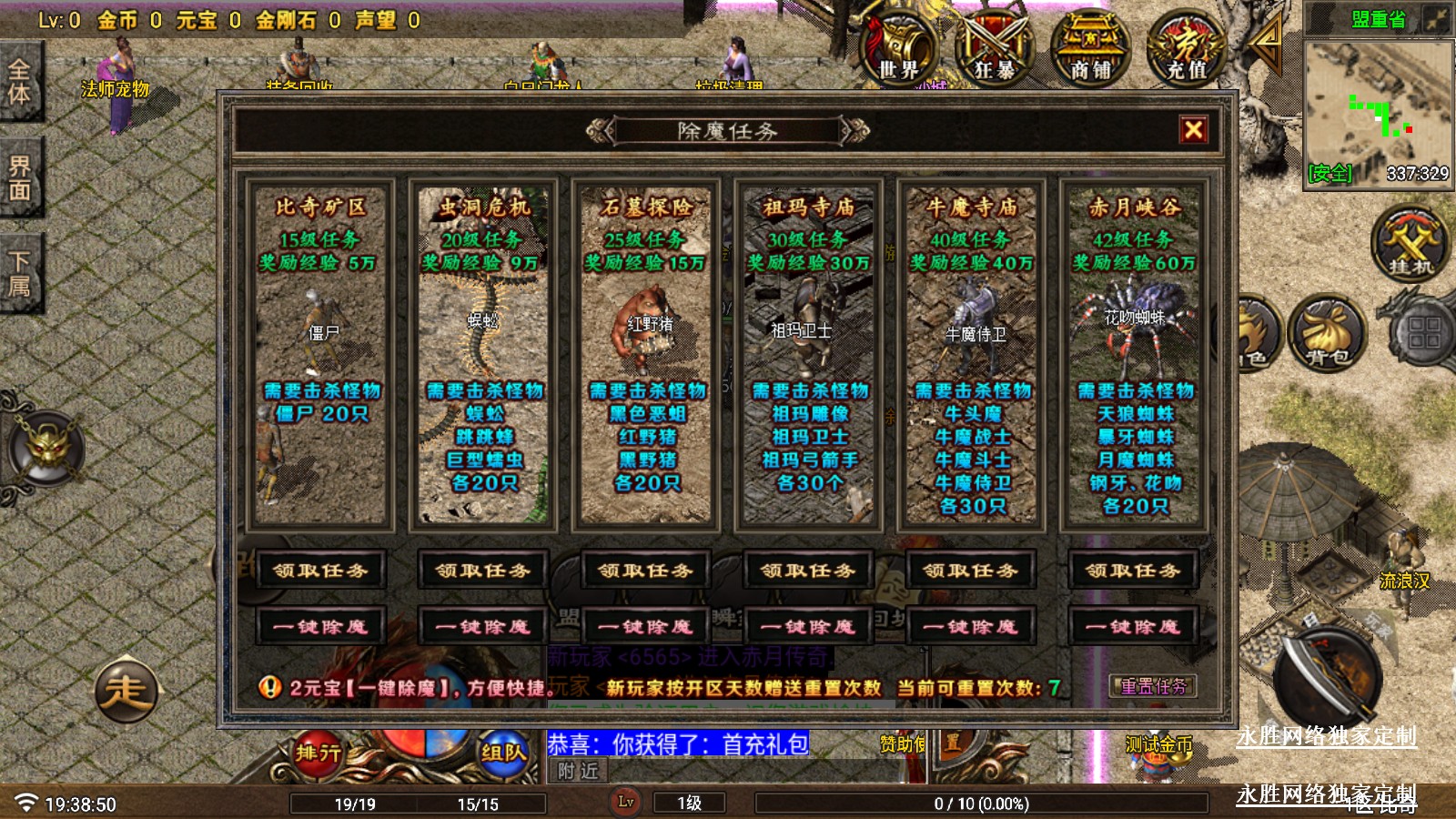Click the 重置任务 reset button

(x=1153, y=687)
